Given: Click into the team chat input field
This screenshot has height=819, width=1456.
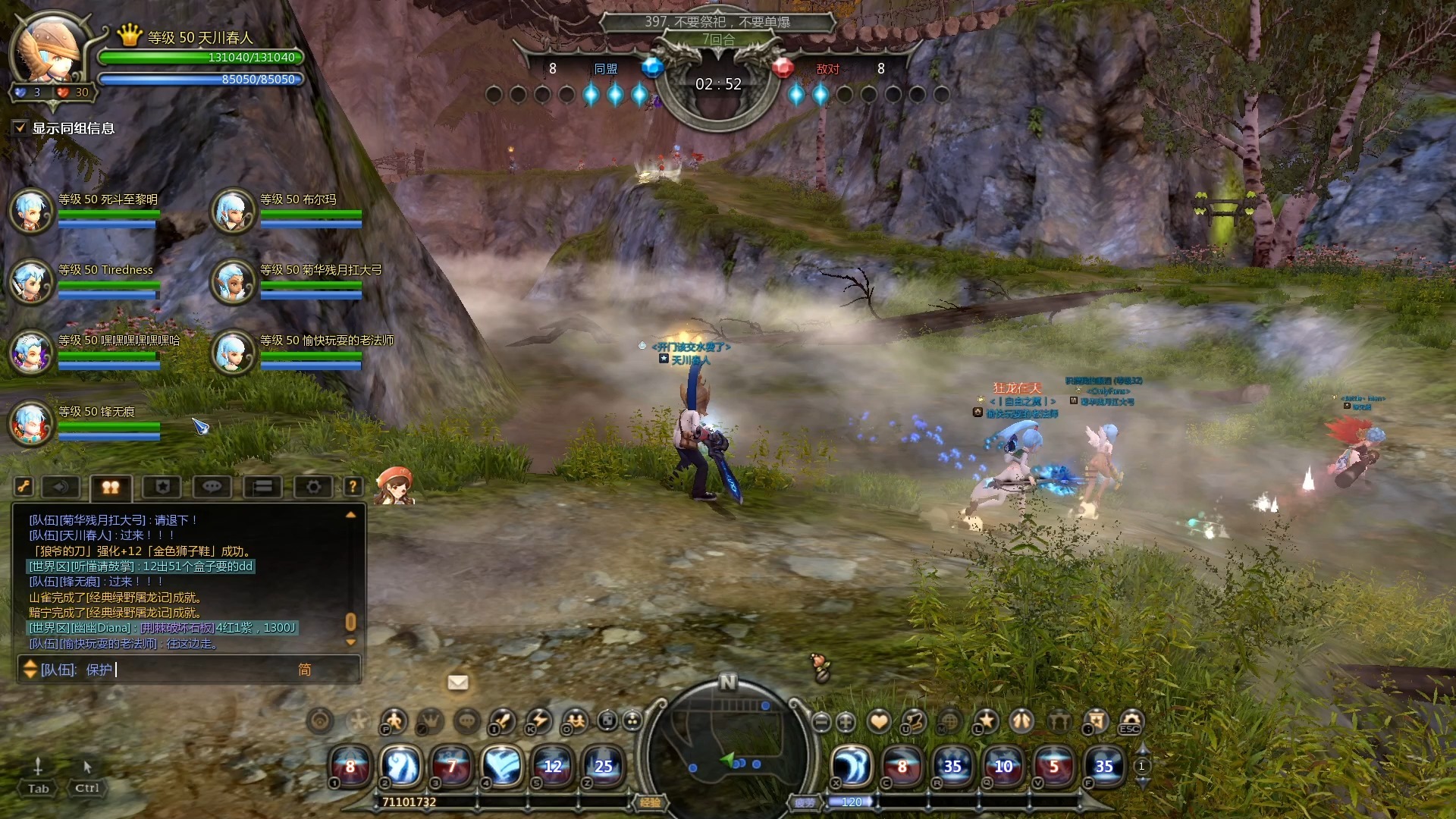Looking at the screenshot, I should click(197, 670).
